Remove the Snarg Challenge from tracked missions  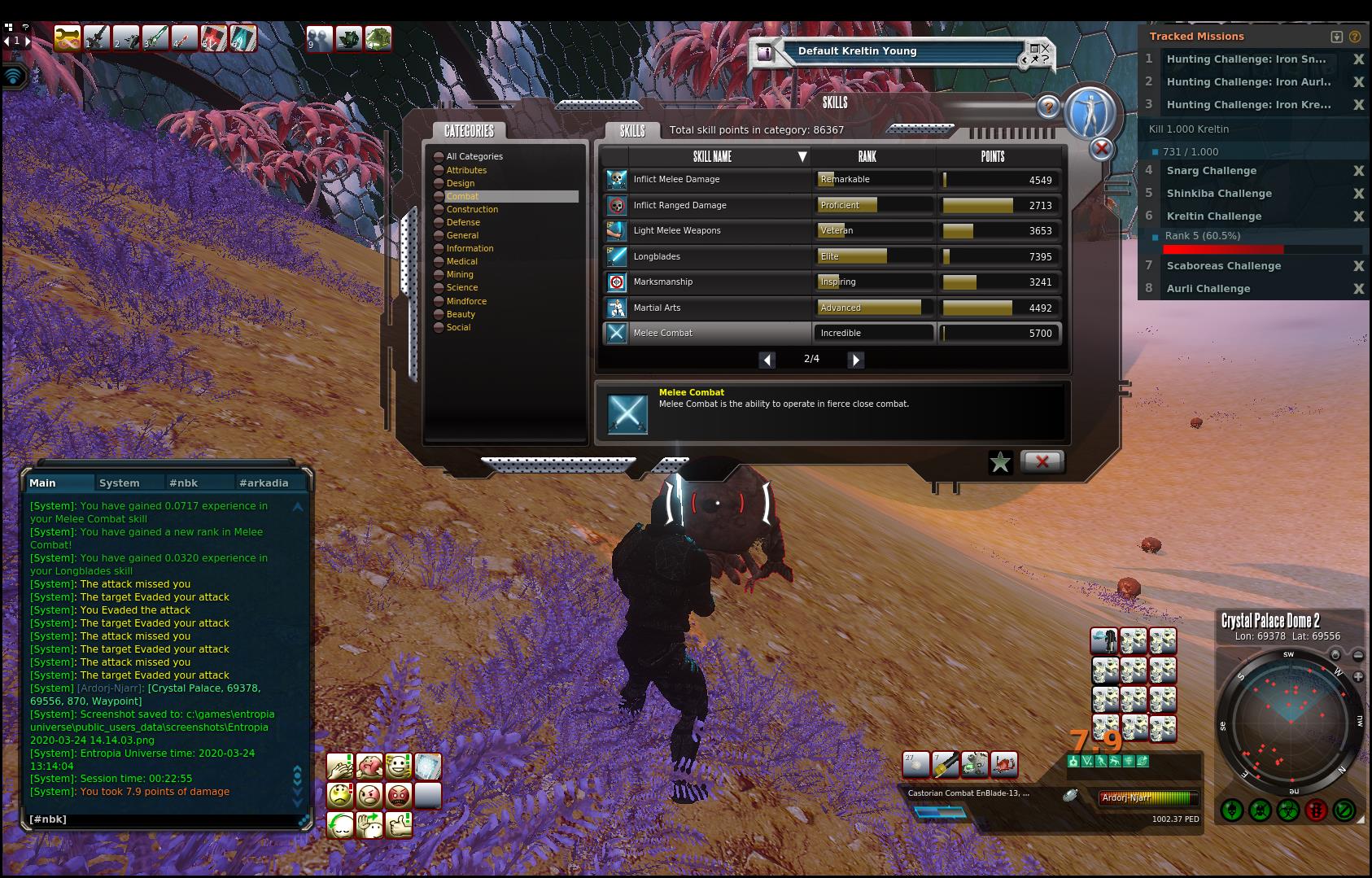[x=1358, y=171]
